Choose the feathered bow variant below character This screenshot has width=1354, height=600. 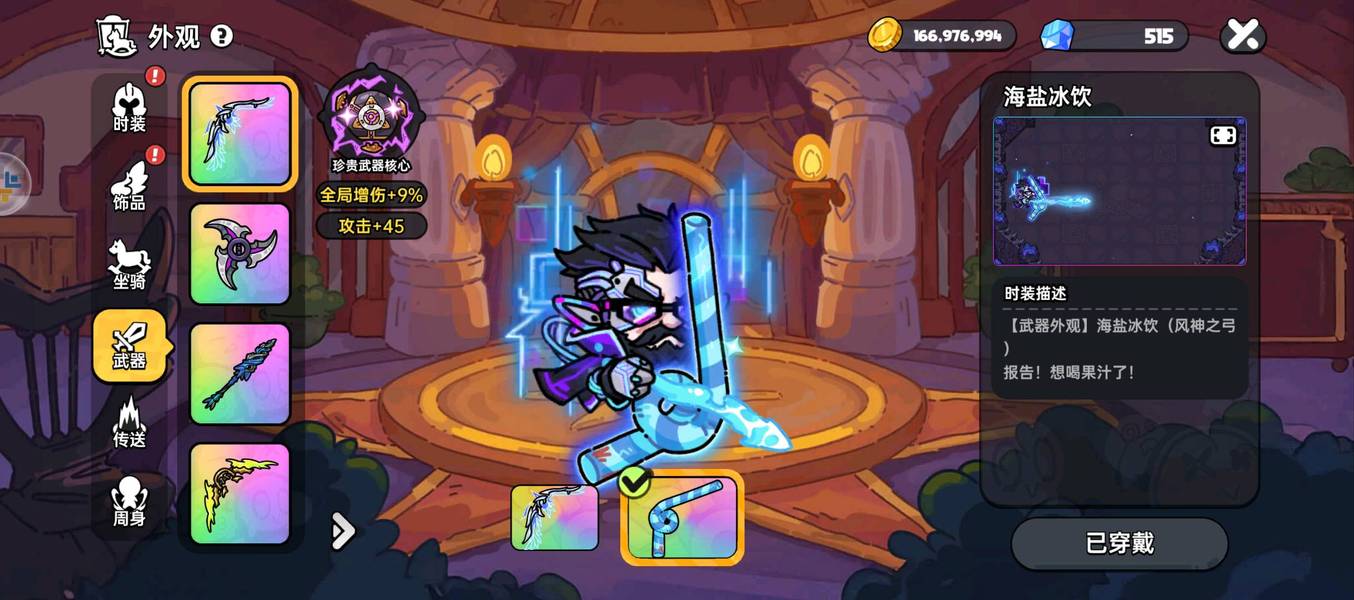[x=555, y=517]
